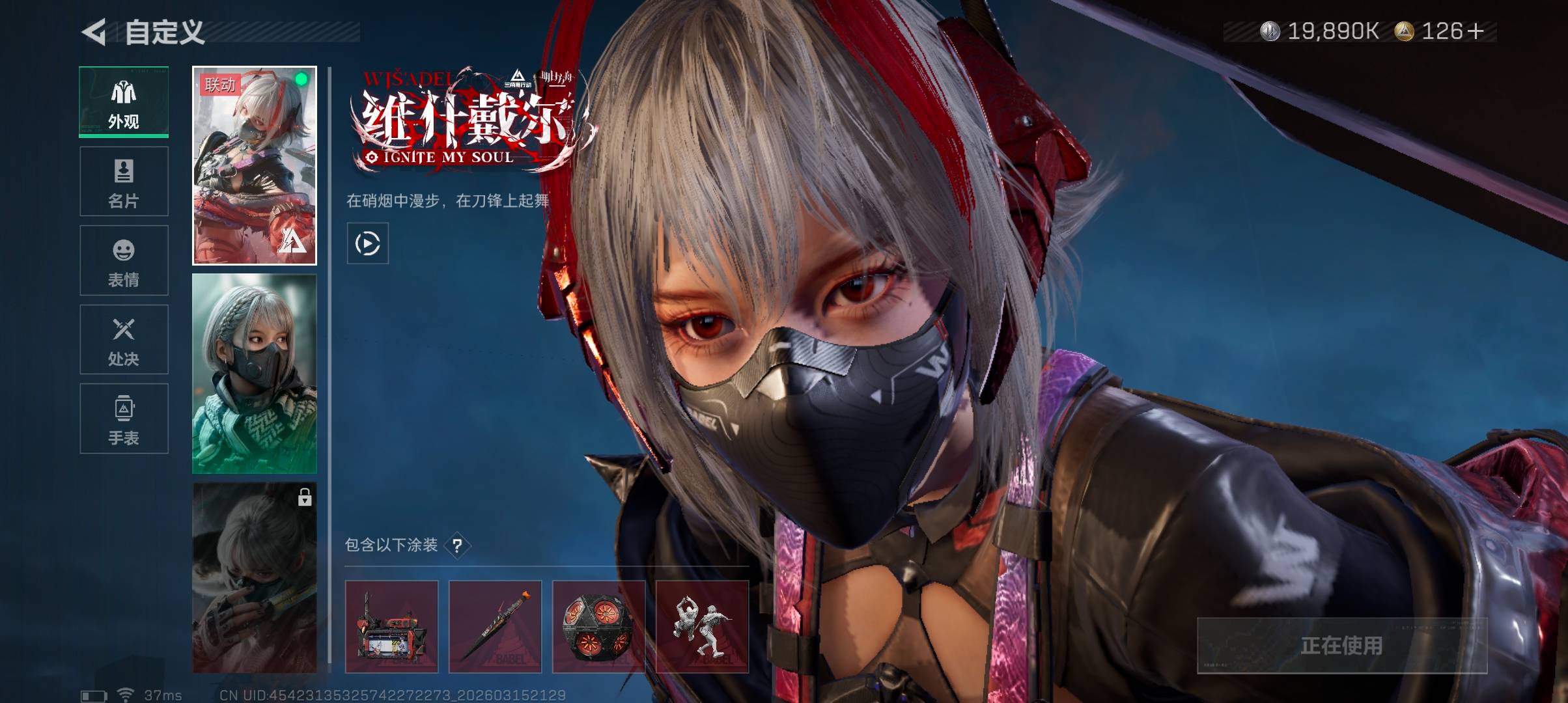
Task: Add more gold currency with plus button
Action: point(1476,31)
